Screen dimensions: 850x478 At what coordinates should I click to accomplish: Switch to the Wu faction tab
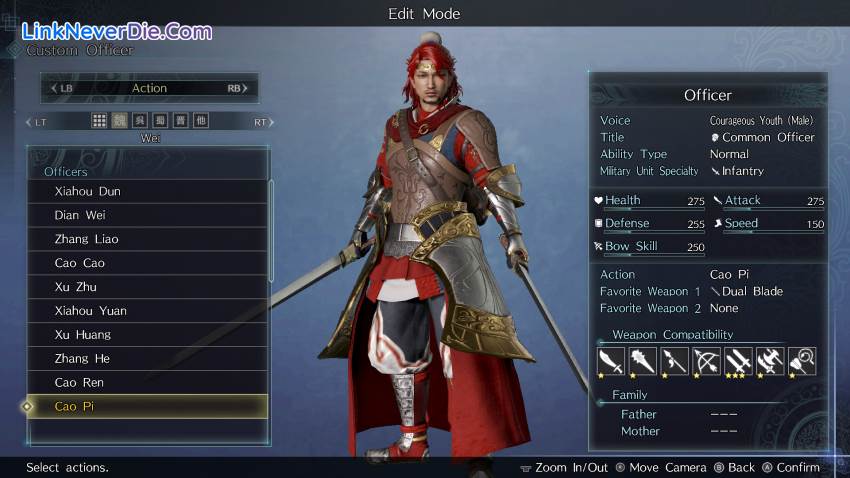point(140,121)
